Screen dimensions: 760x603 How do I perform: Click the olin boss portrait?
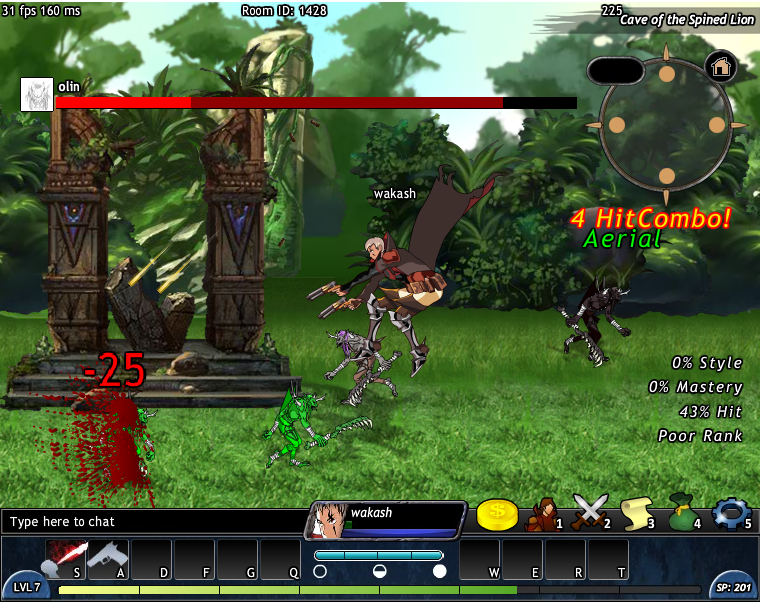37,94
